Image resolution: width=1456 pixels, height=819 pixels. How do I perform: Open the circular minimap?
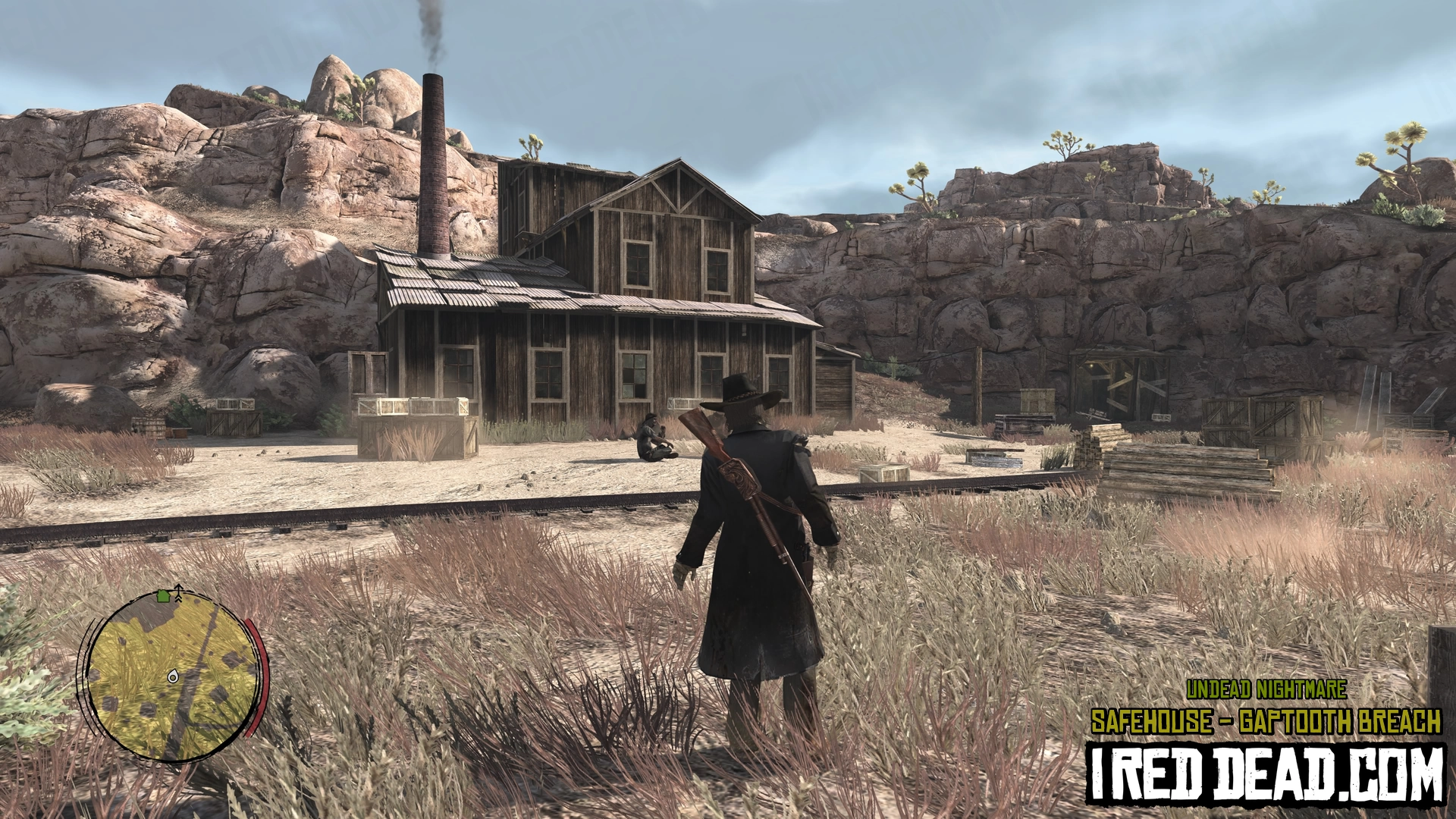click(173, 676)
